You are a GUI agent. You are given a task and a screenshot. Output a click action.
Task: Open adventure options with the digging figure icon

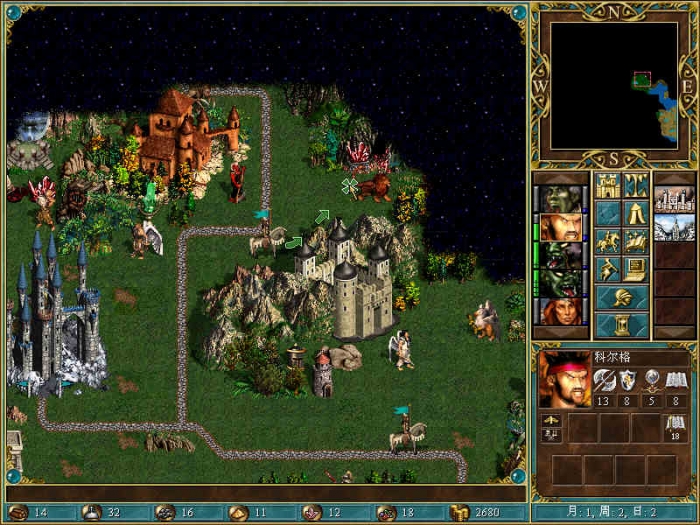point(608,269)
